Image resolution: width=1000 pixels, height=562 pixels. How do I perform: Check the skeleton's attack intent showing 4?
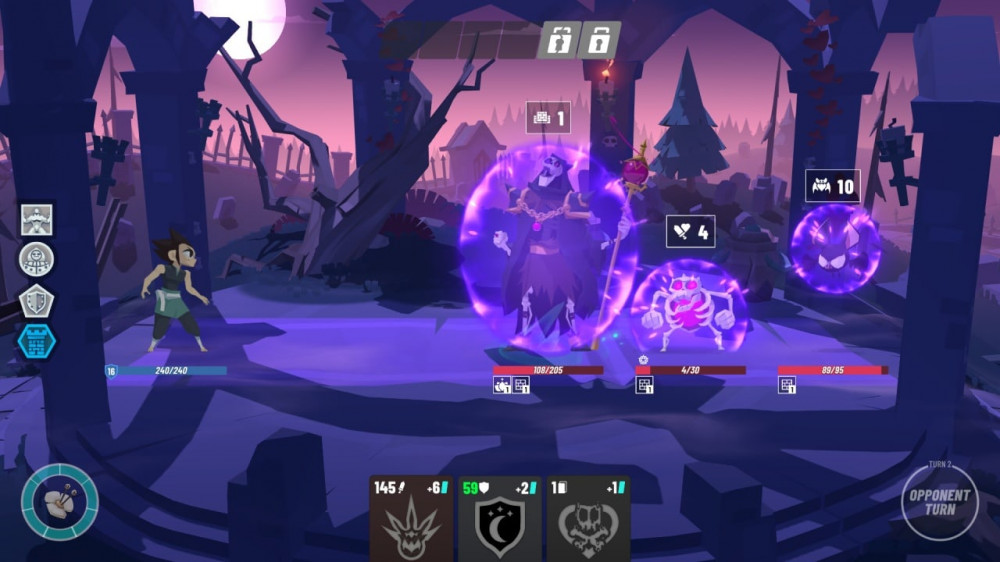pos(690,232)
